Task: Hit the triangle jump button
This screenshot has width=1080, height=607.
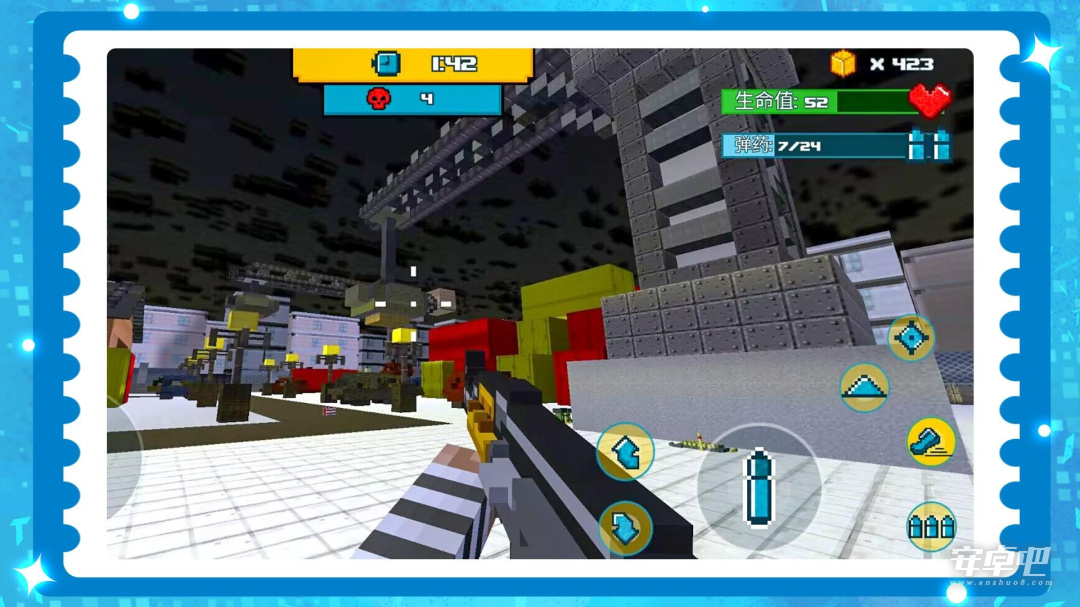Action: (x=864, y=388)
